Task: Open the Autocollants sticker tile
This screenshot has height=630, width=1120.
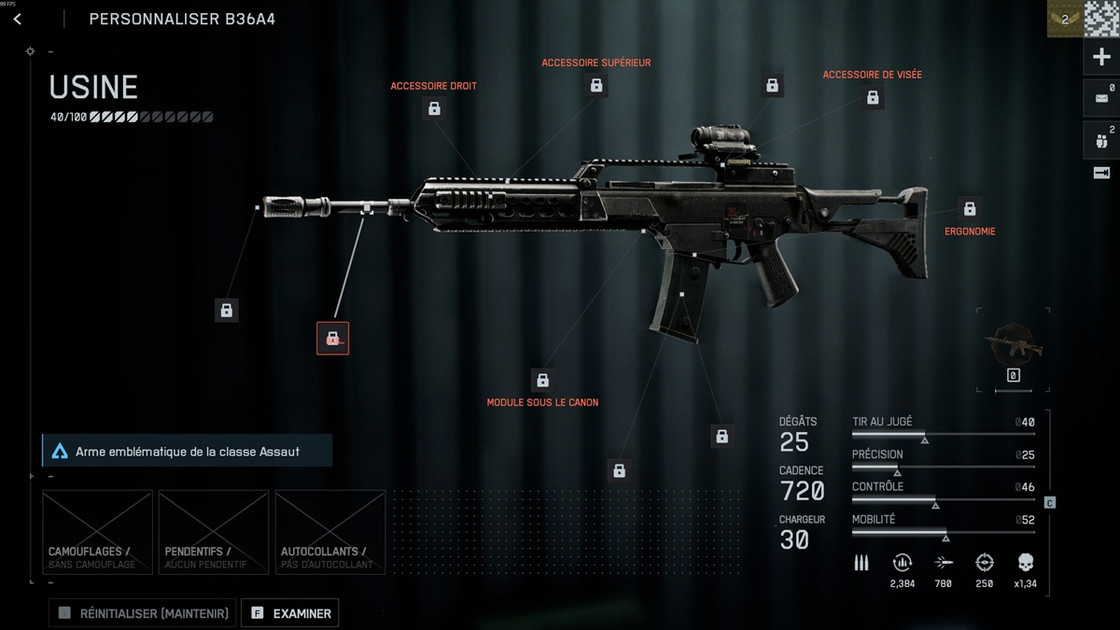Action: point(330,532)
